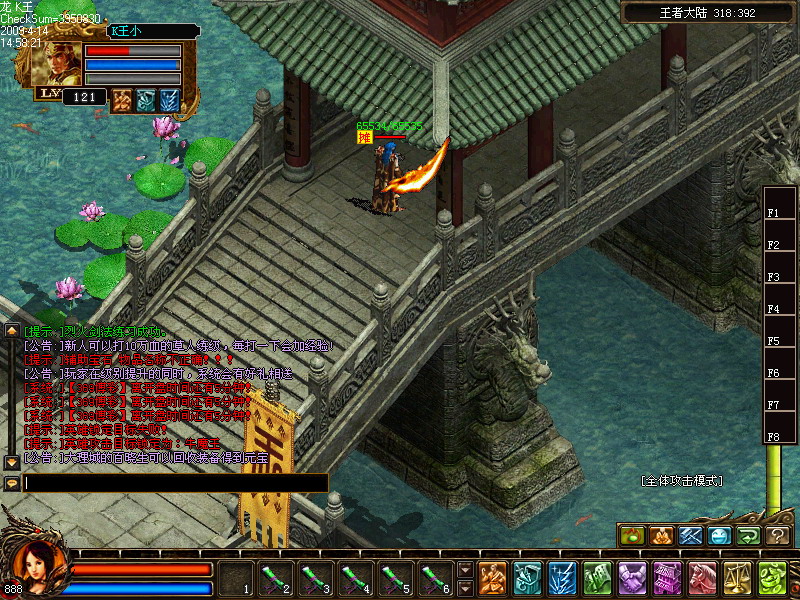Click the green return arrow button
The width and height of the screenshot is (800, 600).
tap(748, 536)
